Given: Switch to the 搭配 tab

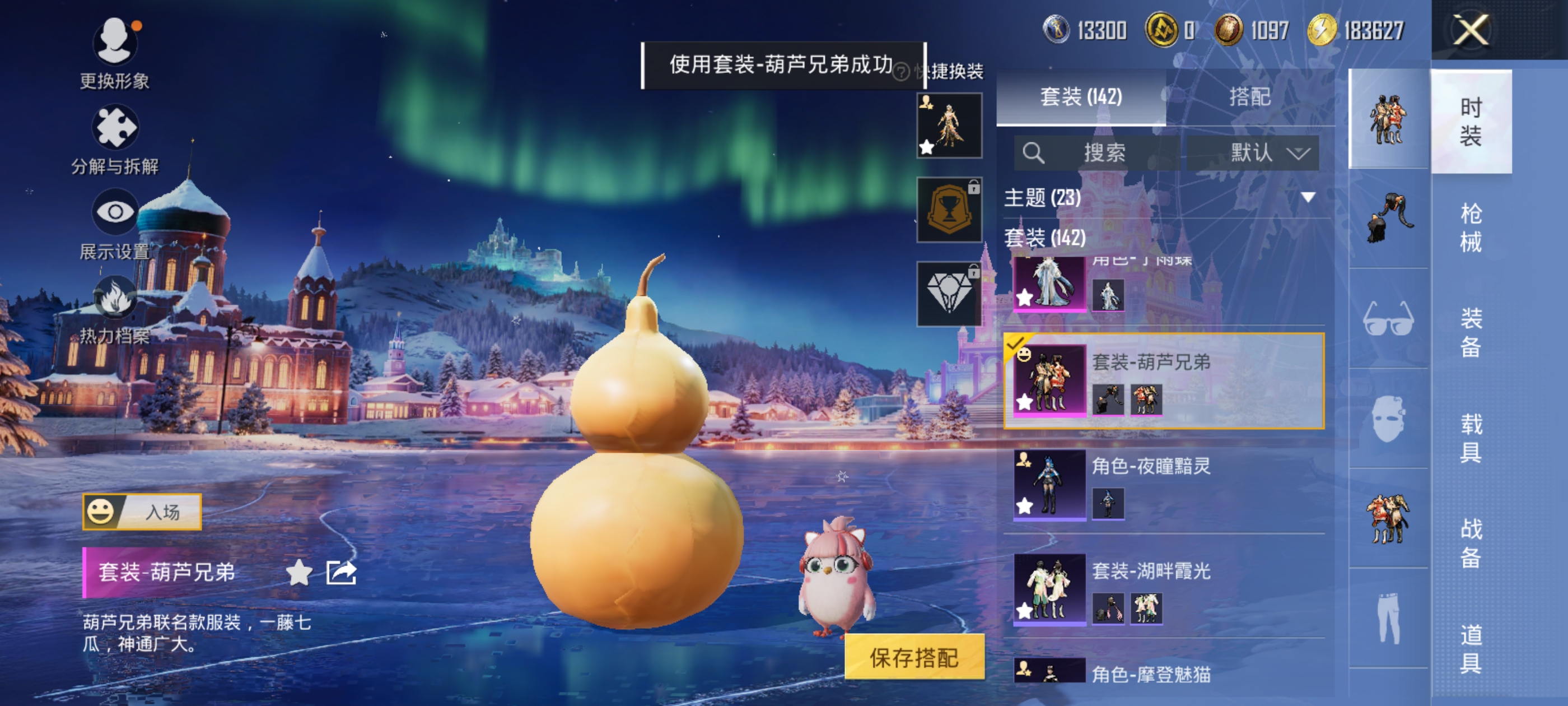Looking at the screenshot, I should pyautogui.click(x=1250, y=97).
